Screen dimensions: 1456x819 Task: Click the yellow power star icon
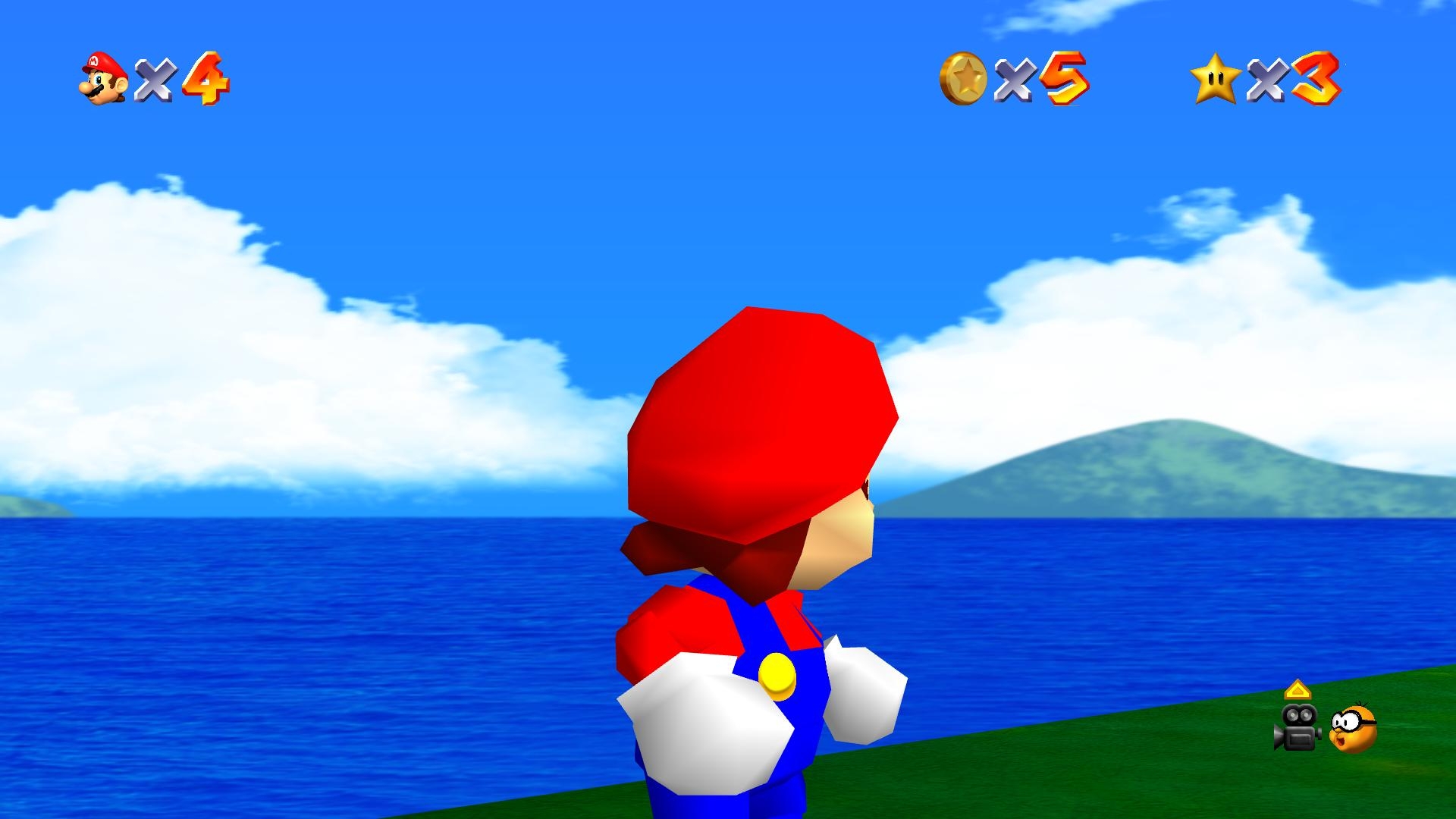1215,79
